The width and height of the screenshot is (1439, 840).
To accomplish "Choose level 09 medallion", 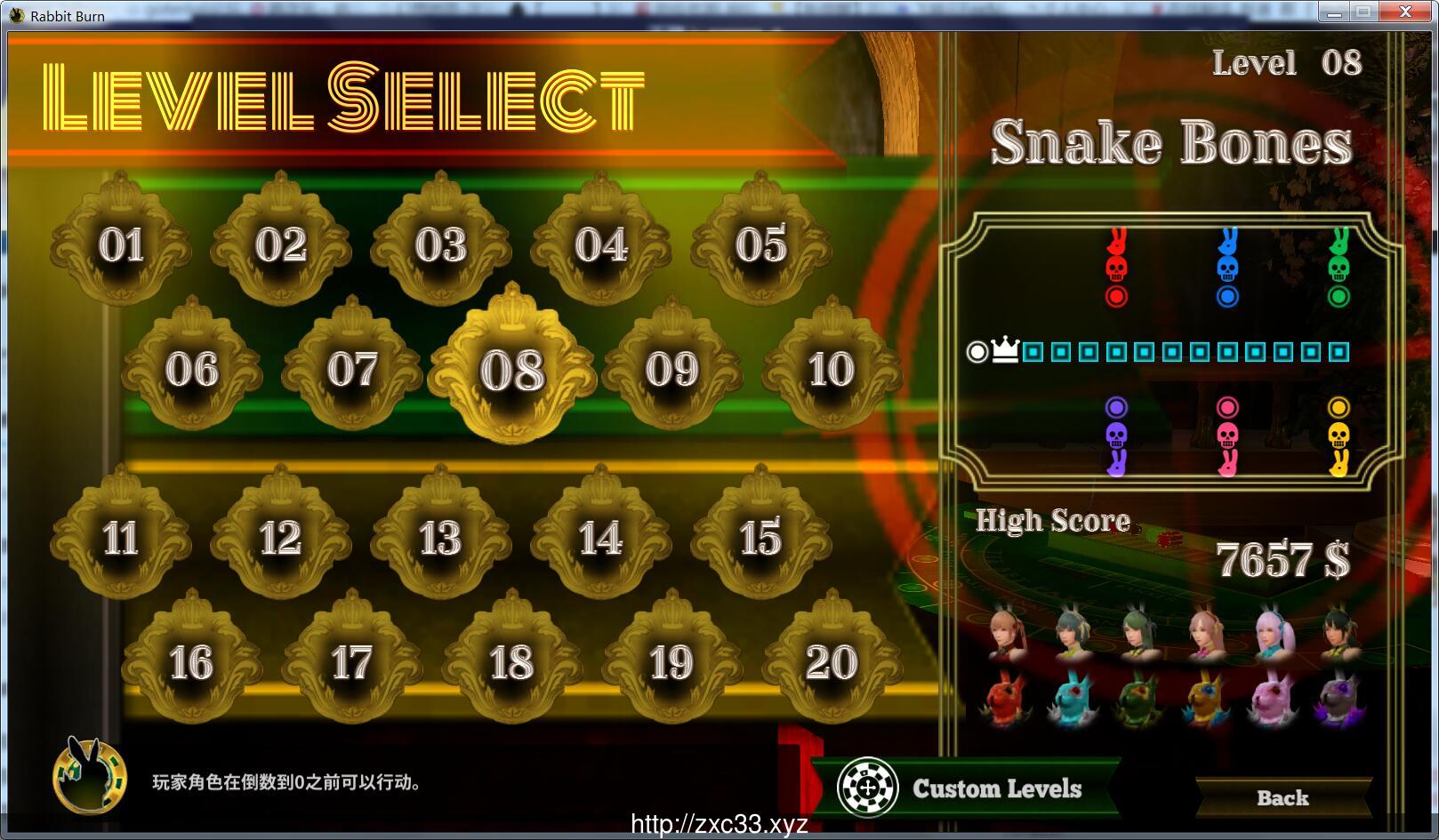I will pos(671,369).
